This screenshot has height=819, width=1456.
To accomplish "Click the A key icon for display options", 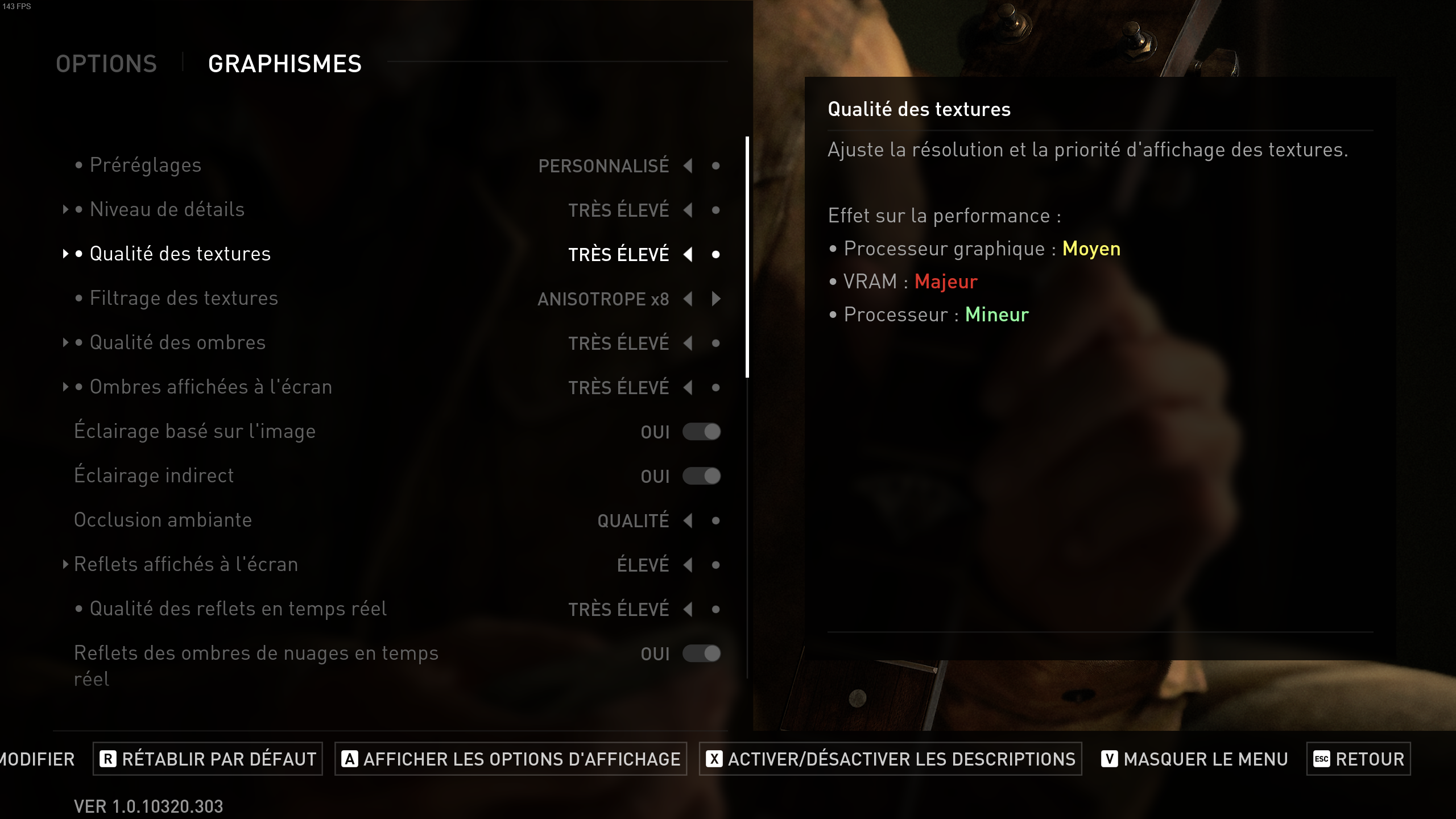I will [350, 759].
